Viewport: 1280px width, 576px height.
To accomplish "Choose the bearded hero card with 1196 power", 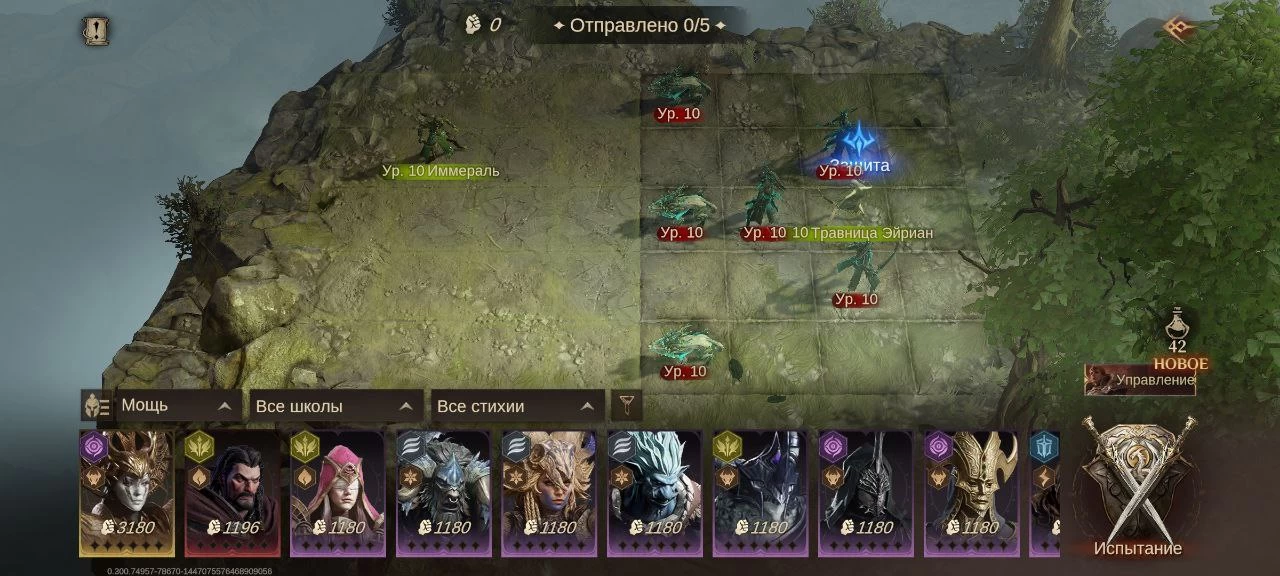I will pyautogui.click(x=233, y=492).
